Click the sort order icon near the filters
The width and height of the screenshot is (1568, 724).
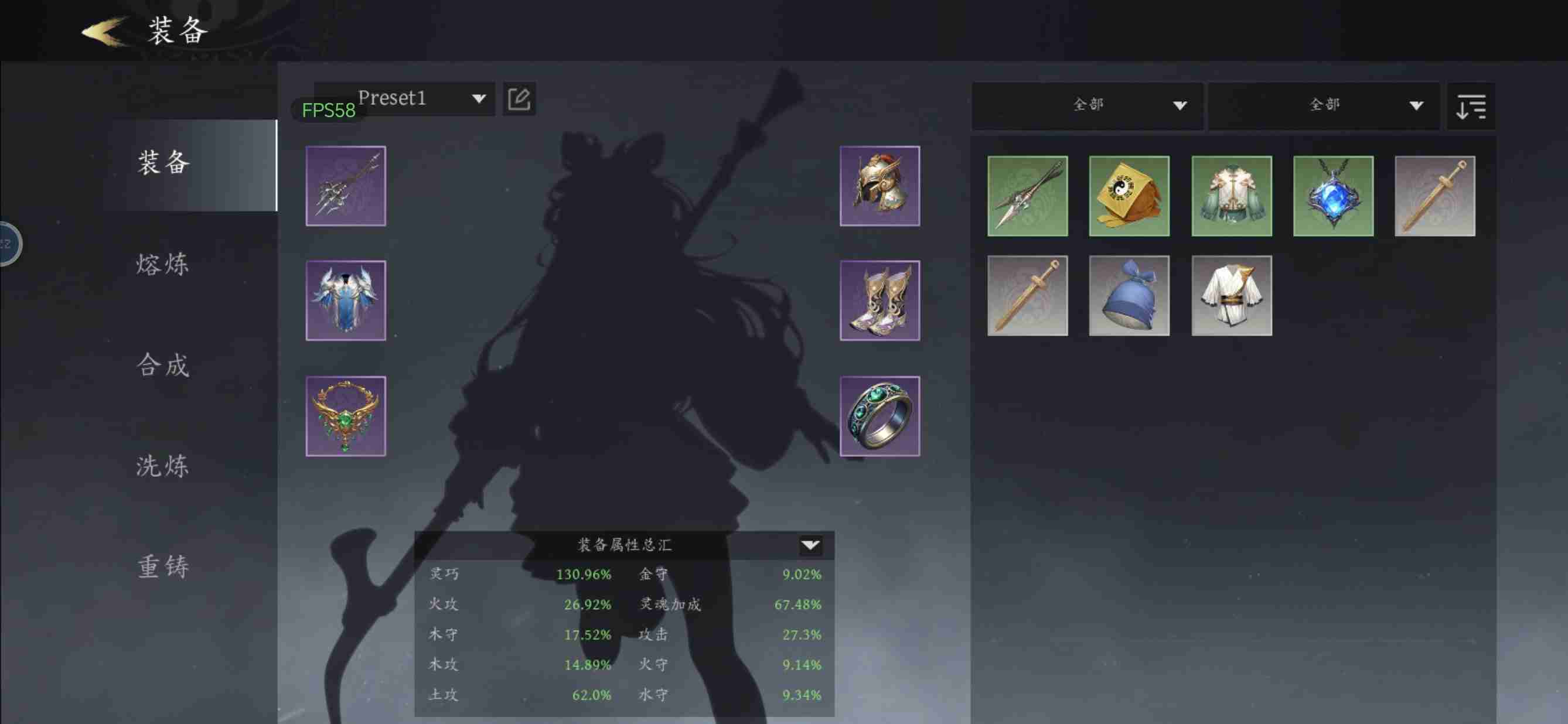(1471, 106)
